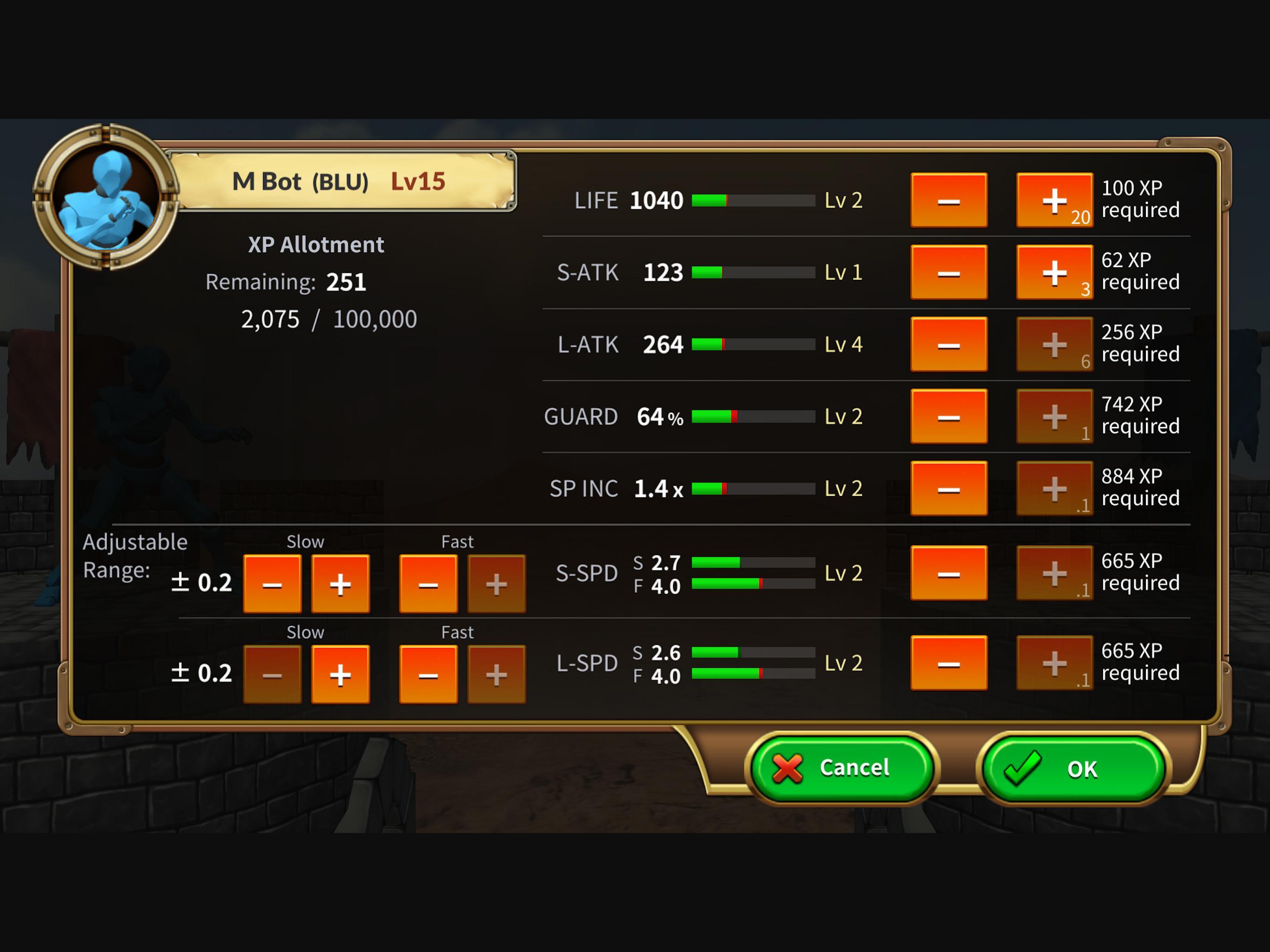Increase S-ATK using its plus button
The width and height of the screenshot is (1270, 952).
pos(1055,272)
